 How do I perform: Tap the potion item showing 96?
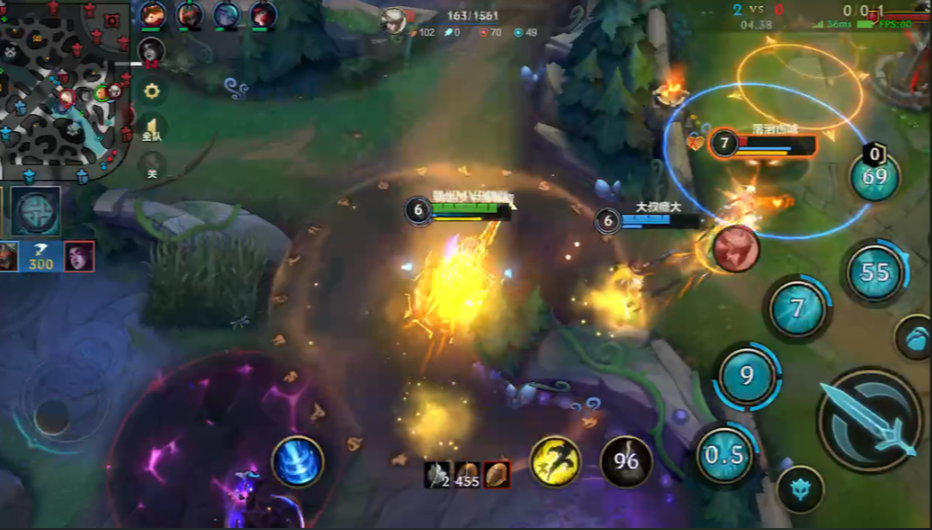[627, 462]
